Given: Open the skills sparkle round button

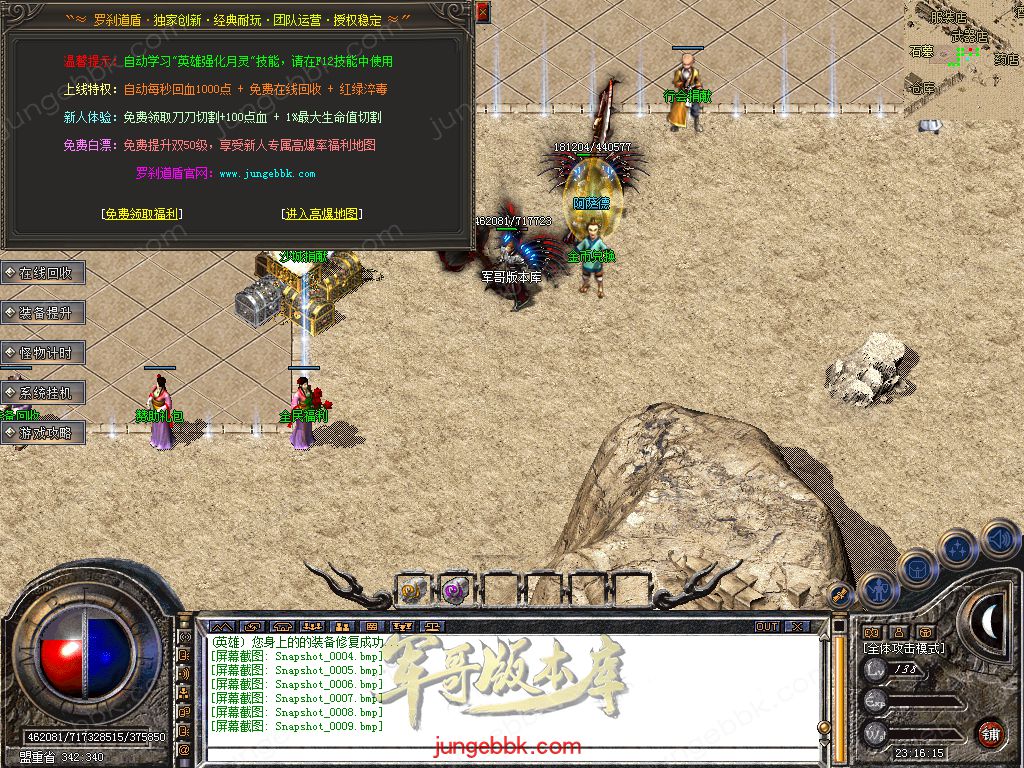Looking at the screenshot, I should tap(958, 548).
